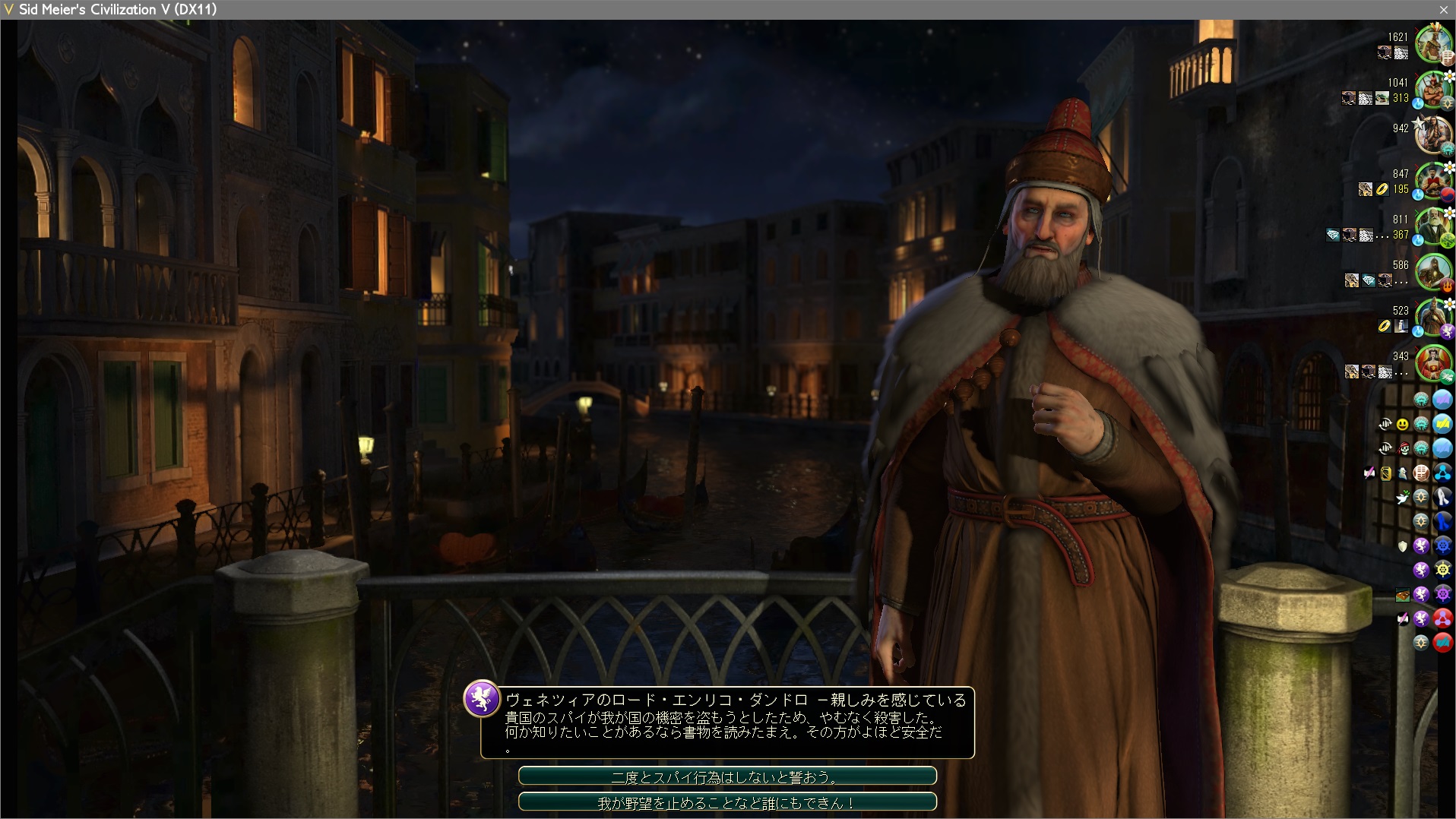Image resolution: width=1456 pixels, height=819 pixels.
Task: Click the Venice winged lion dialogue emblem
Action: click(482, 698)
